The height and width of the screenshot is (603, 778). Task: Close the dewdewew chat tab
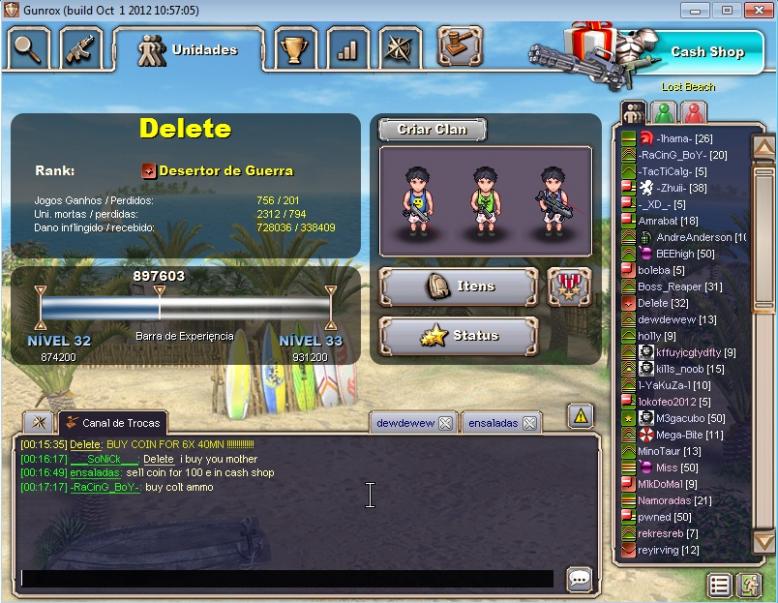(x=445, y=423)
